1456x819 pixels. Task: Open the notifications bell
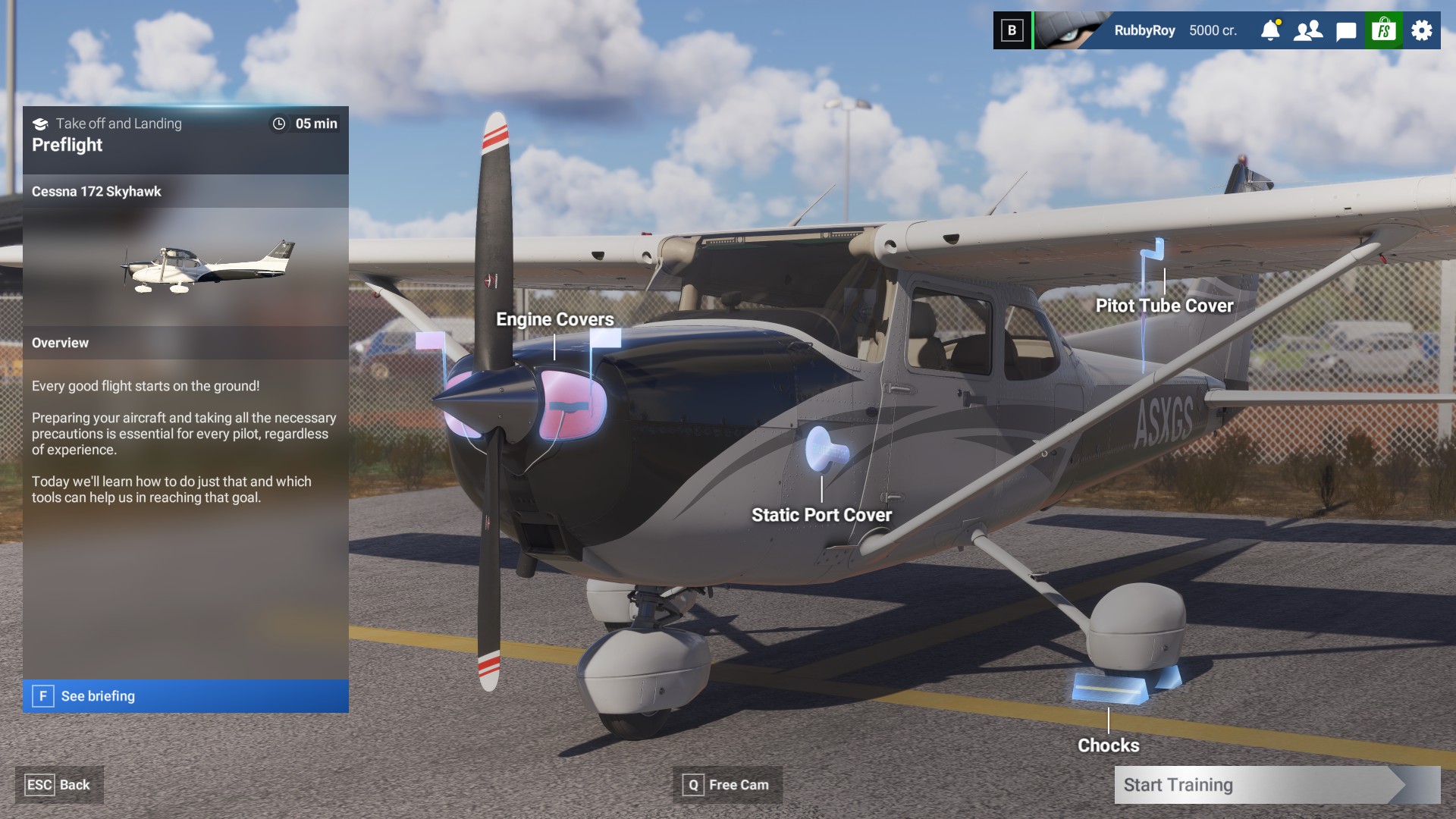(1270, 30)
